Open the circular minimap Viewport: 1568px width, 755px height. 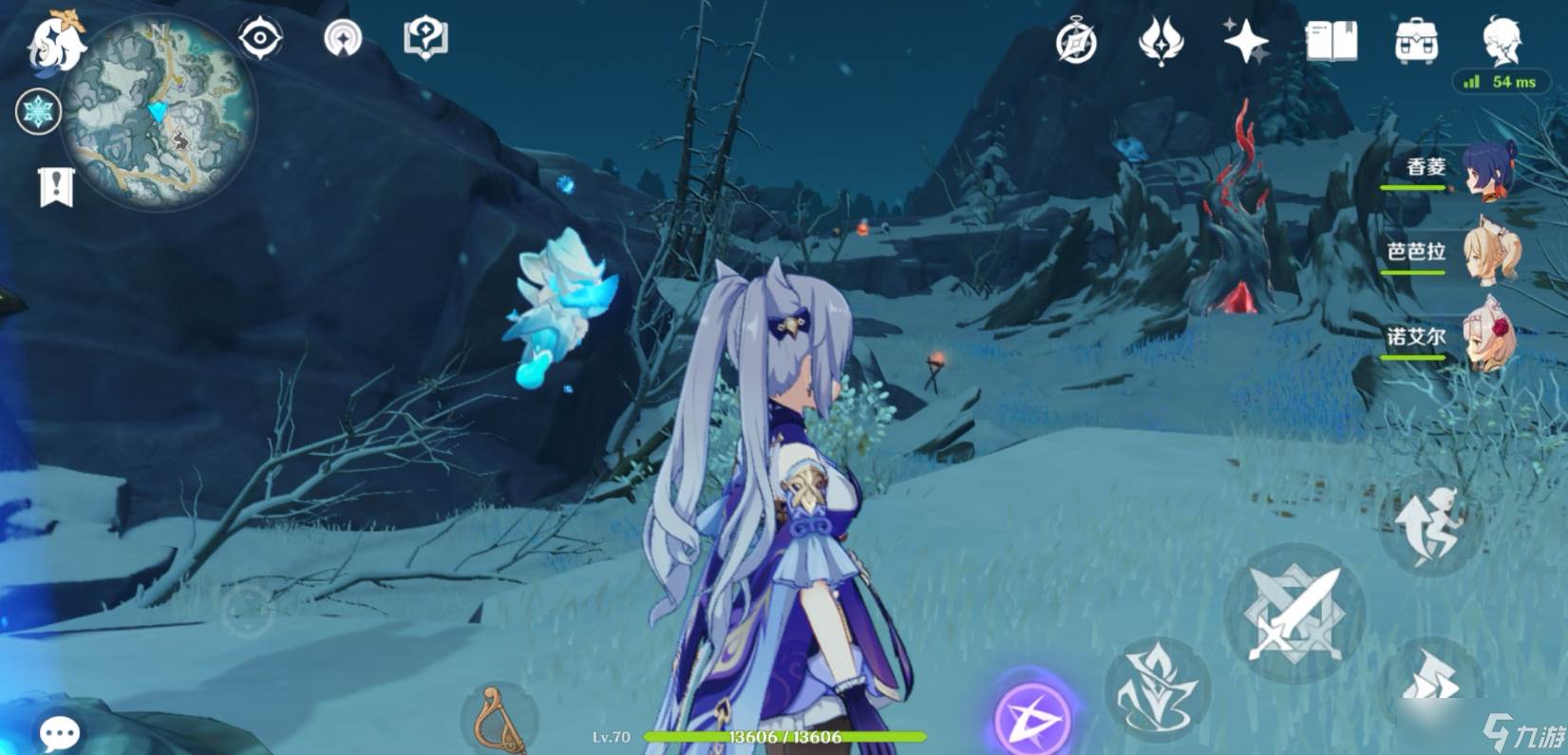(x=159, y=112)
